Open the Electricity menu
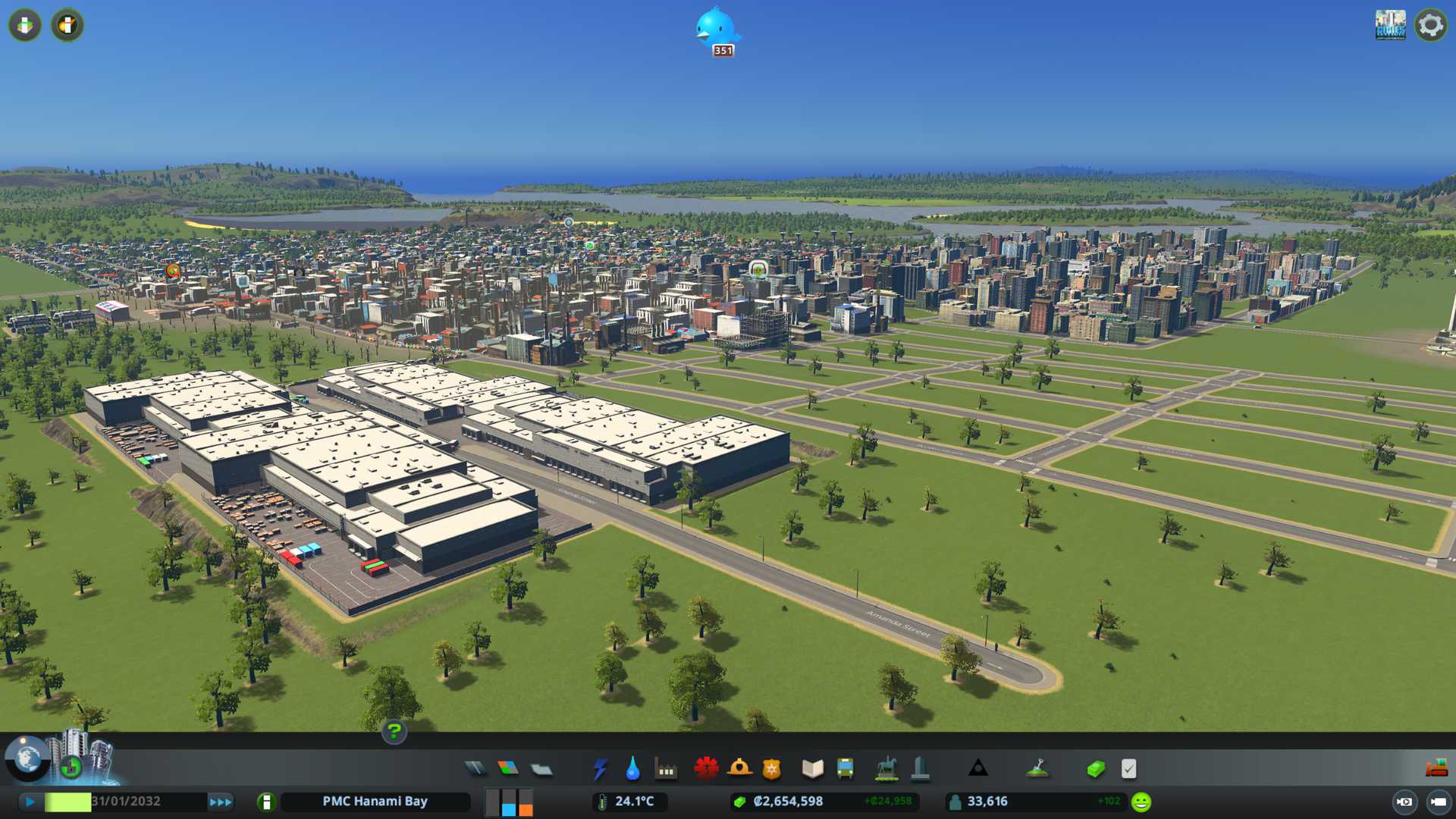The image size is (1456, 819). (x=600, y=769)
